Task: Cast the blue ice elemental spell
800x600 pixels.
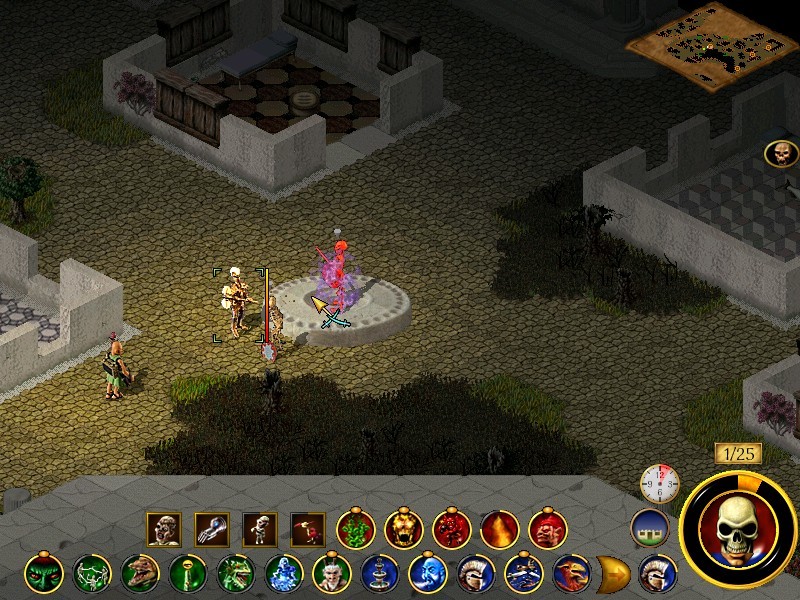Action: (x=283, y=574)
